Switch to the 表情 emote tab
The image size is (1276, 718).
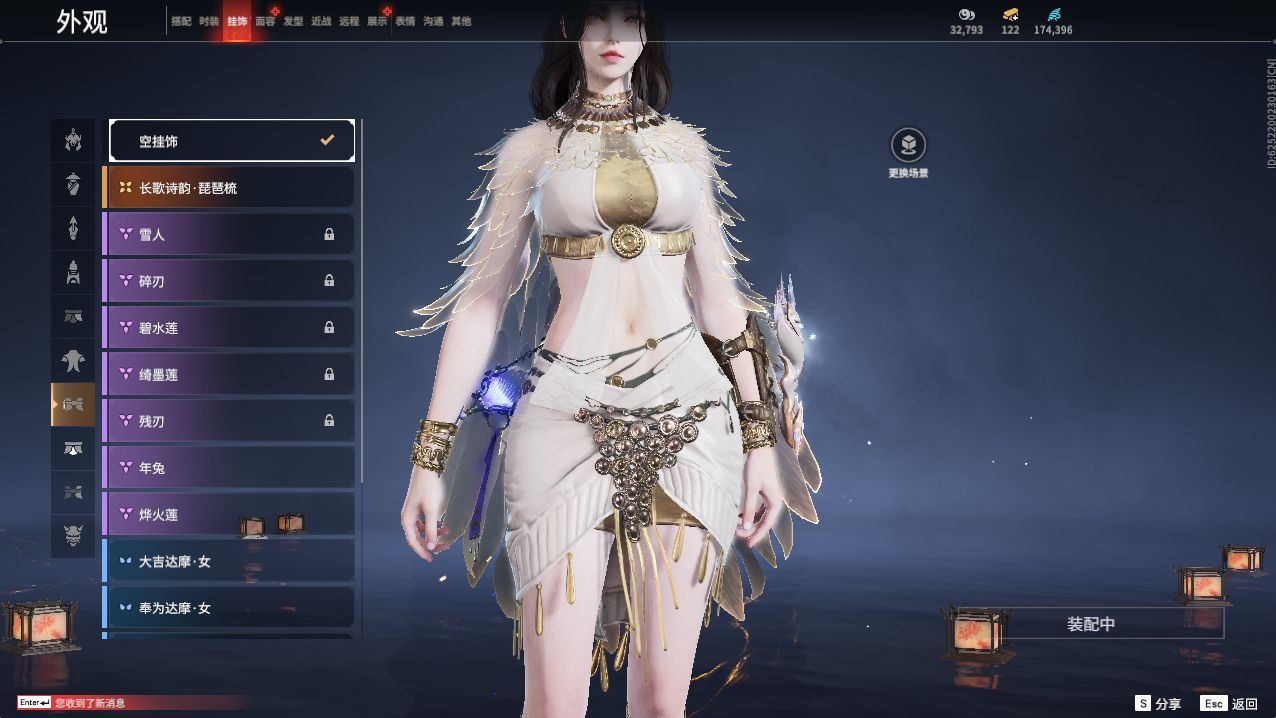point(405,21)
